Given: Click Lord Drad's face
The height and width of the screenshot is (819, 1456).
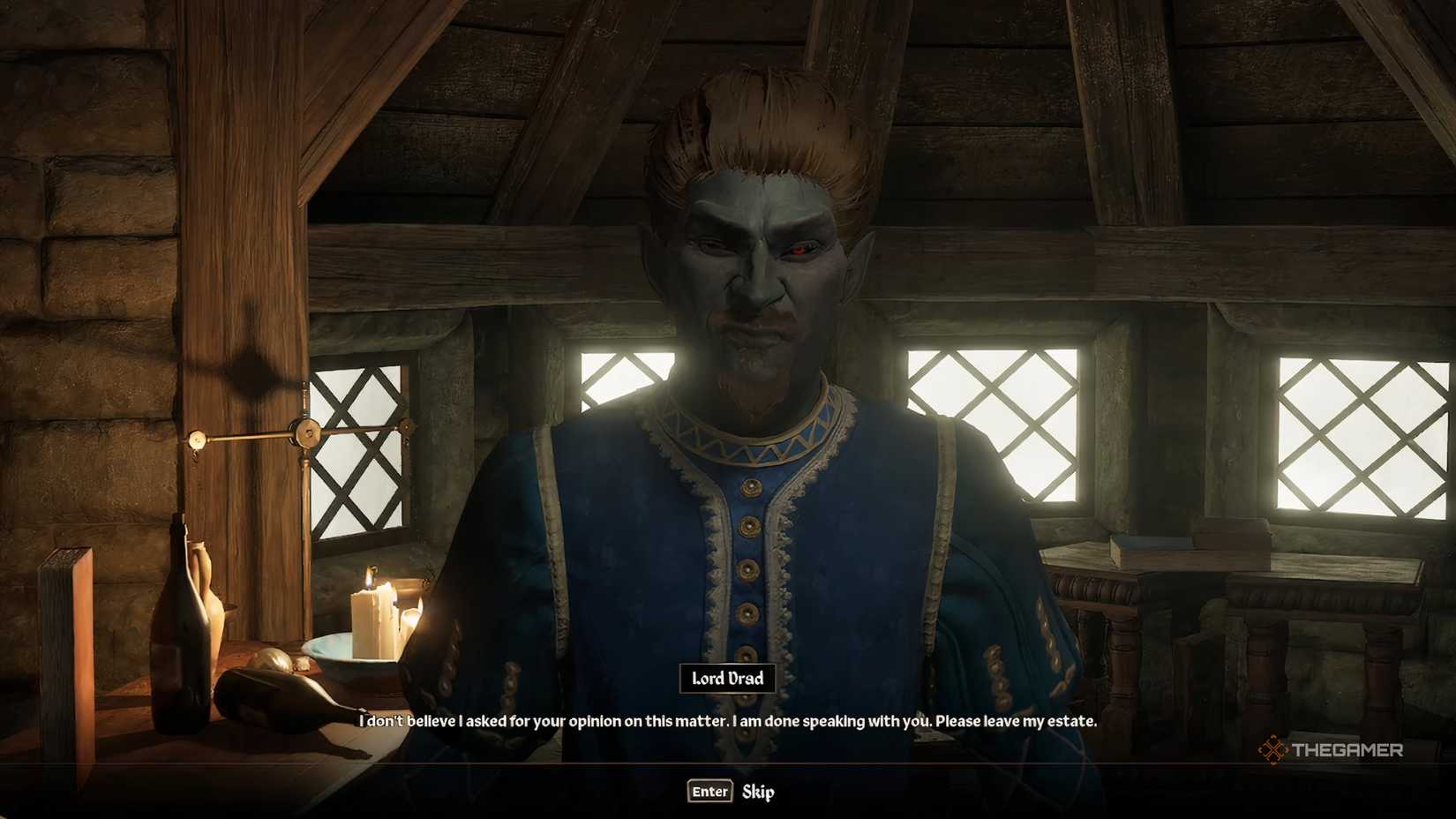Looking at the screenshot, I should click(761, 274).
